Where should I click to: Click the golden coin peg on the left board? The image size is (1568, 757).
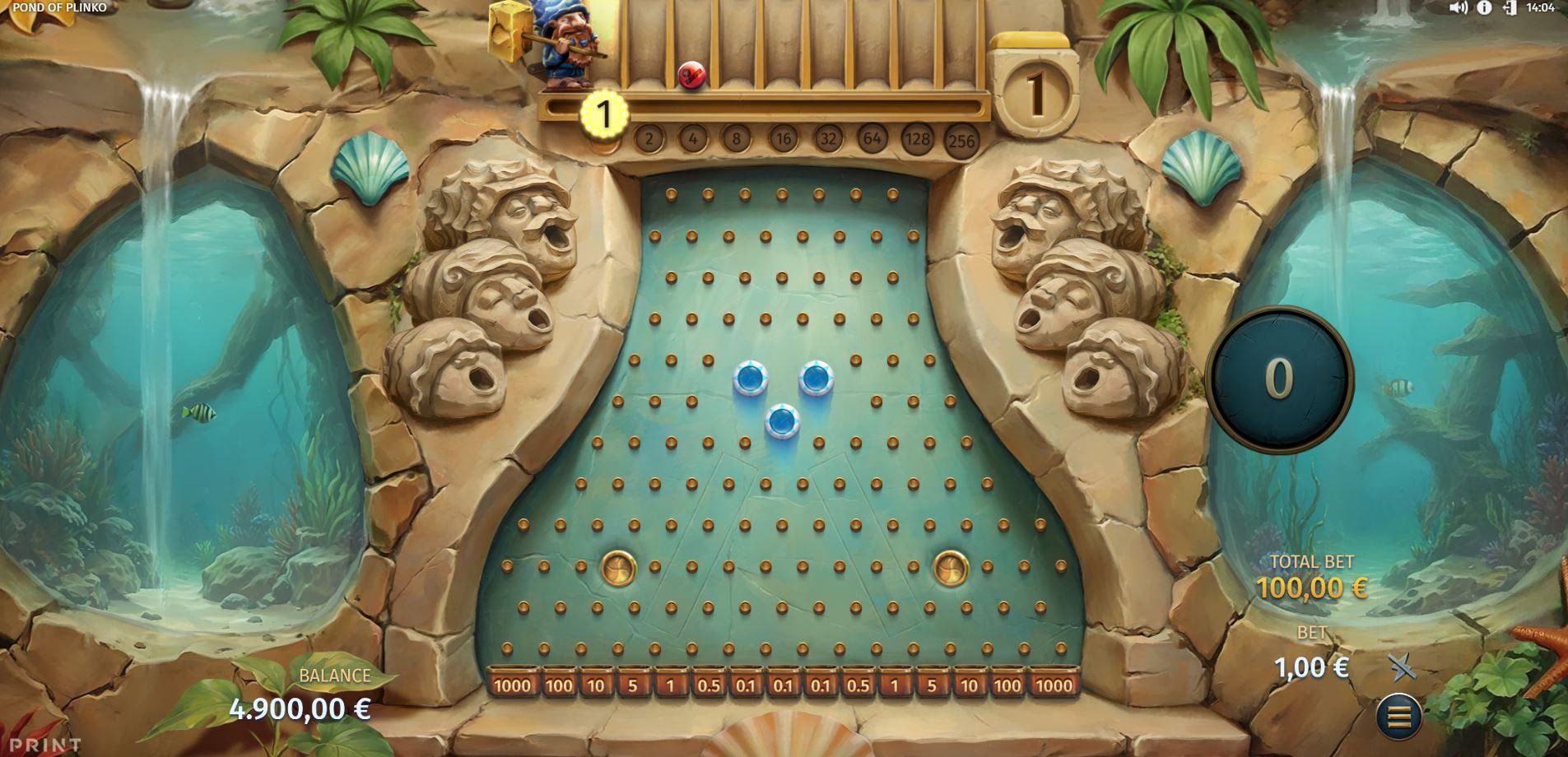(x=618, y=569)
